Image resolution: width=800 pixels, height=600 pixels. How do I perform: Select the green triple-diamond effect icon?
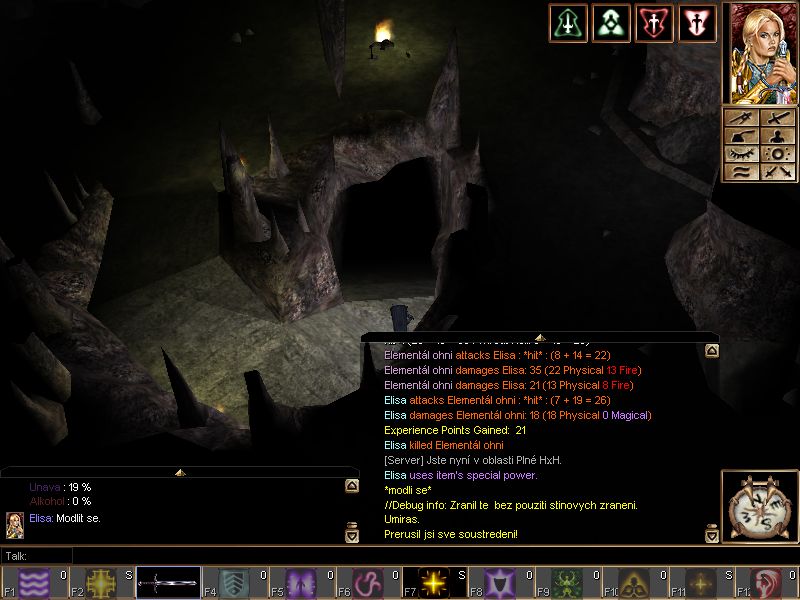click(x=611, y=23)
